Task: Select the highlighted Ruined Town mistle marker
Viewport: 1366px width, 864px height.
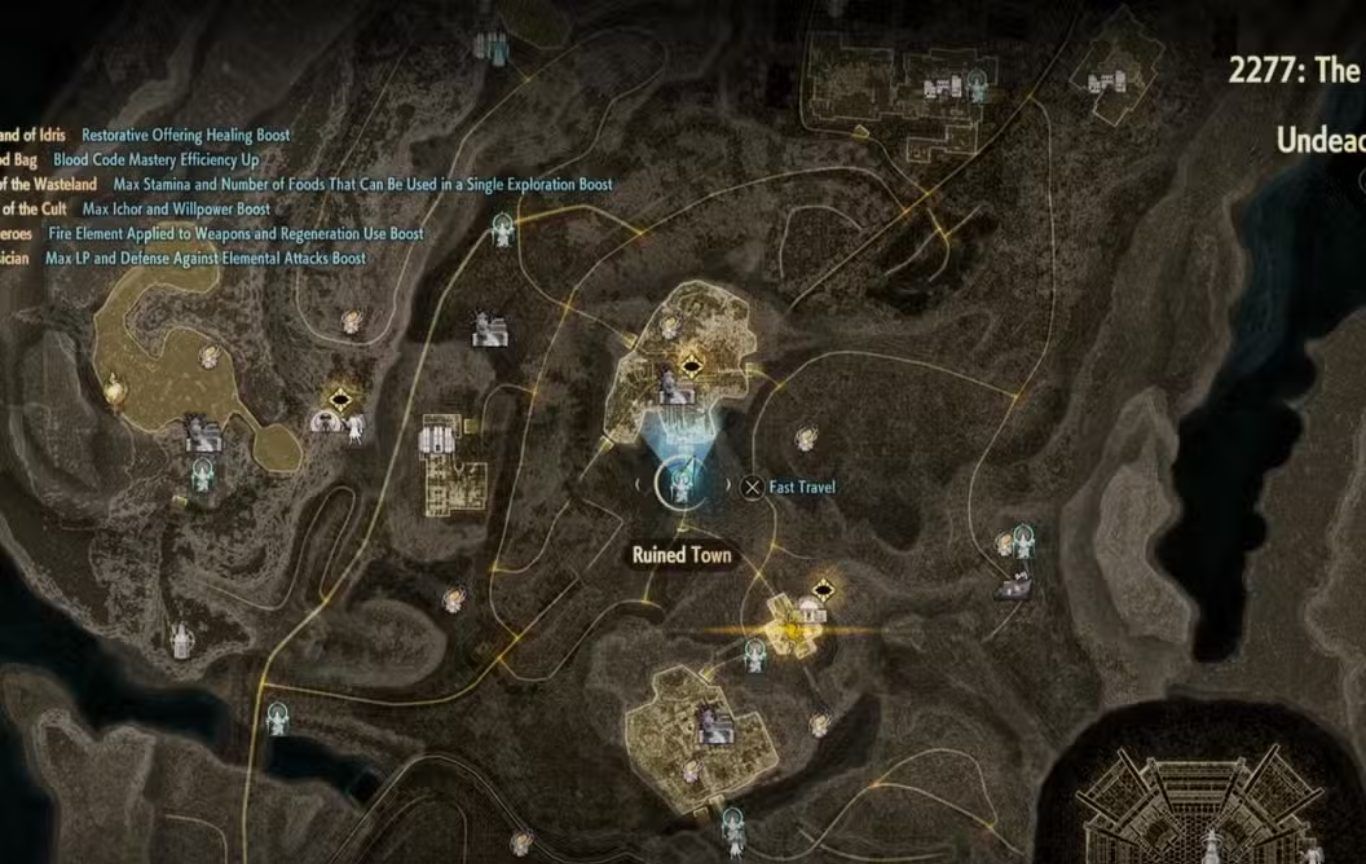Action: click(x=682, y=485)
